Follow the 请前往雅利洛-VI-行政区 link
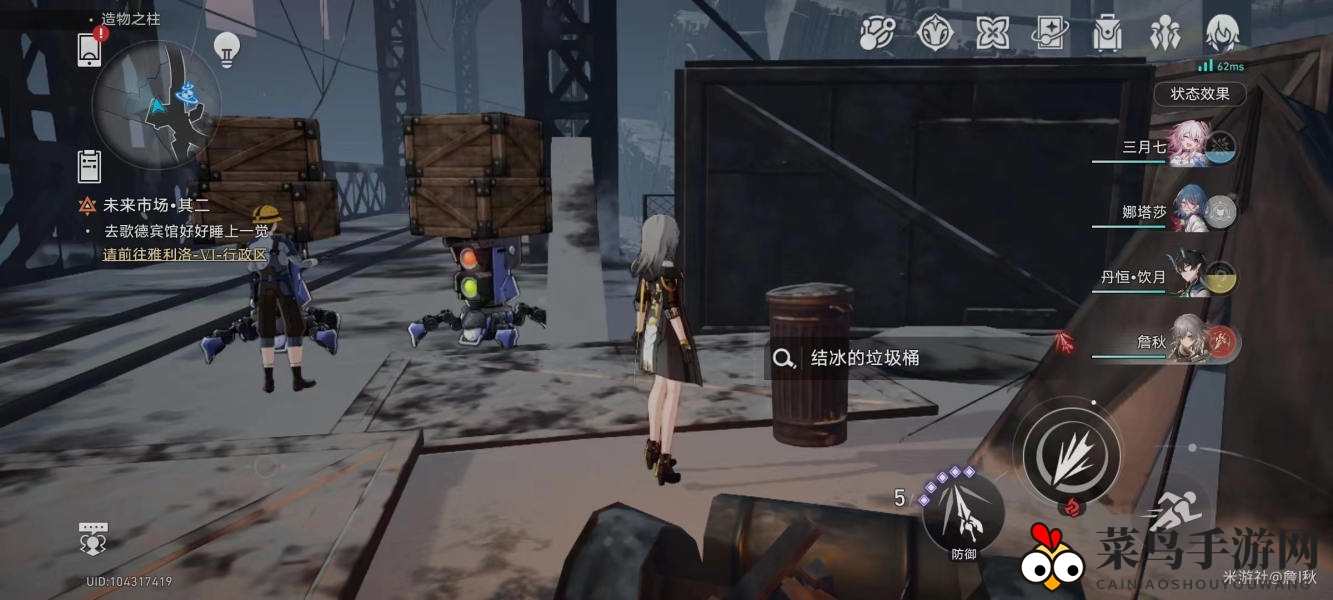The height and width of the screenshot is (600, 1333). tap(186, 254)
